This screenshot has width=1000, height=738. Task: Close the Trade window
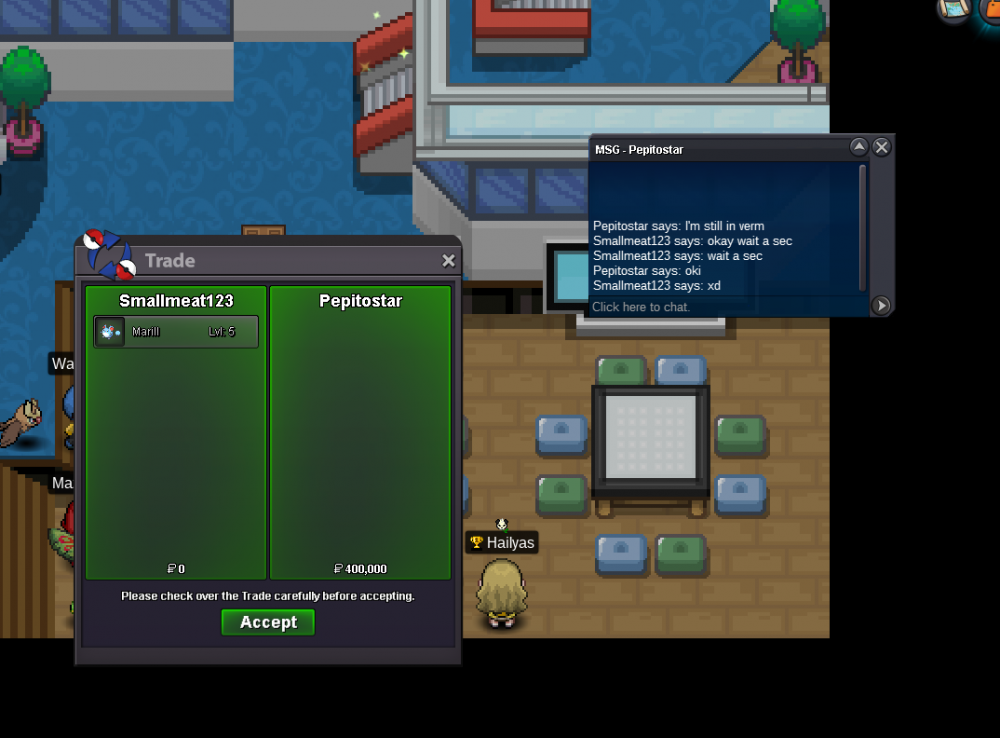click(449, 261)
